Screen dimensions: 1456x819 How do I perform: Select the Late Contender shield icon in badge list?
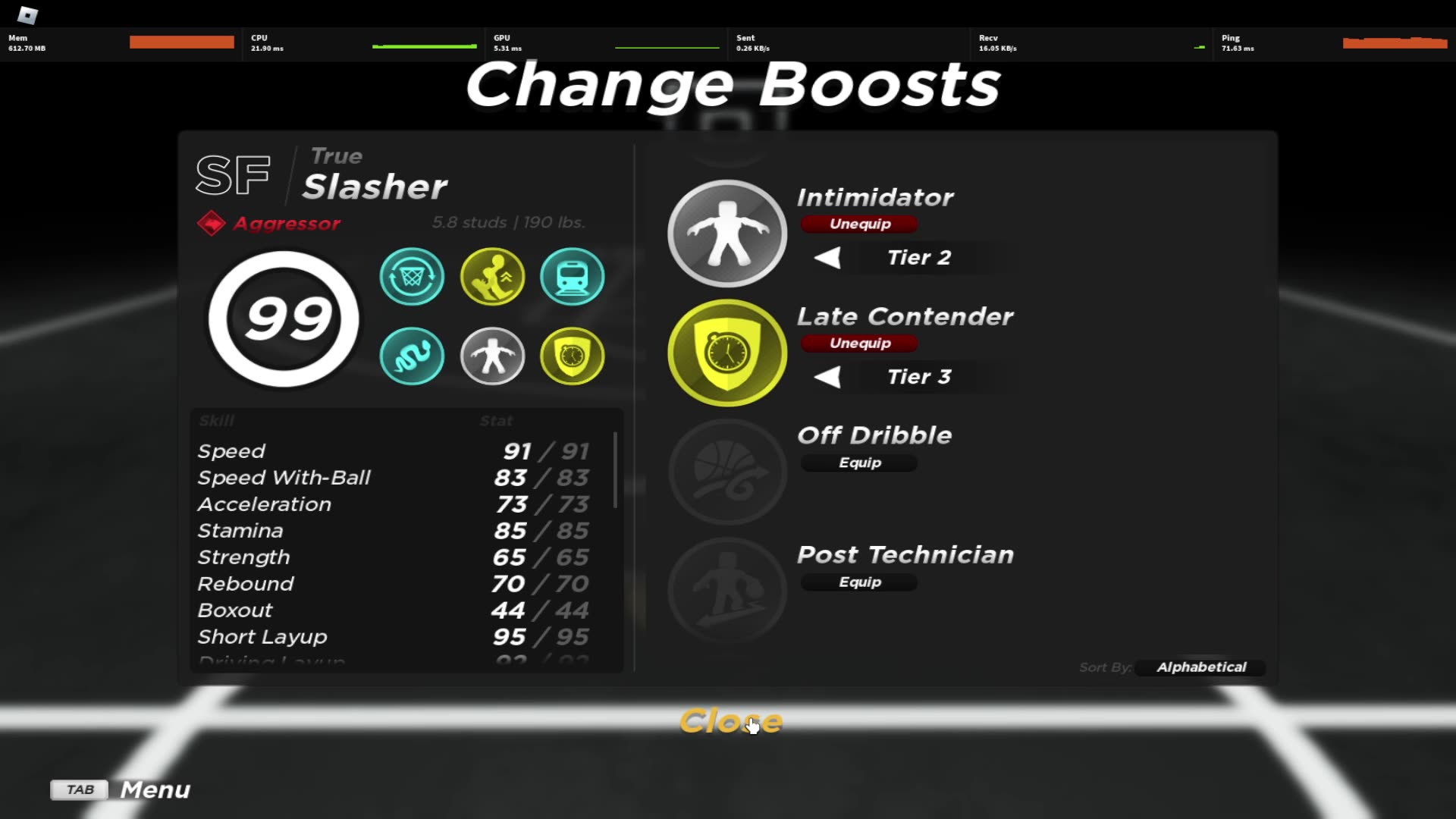tap(726, 353)
